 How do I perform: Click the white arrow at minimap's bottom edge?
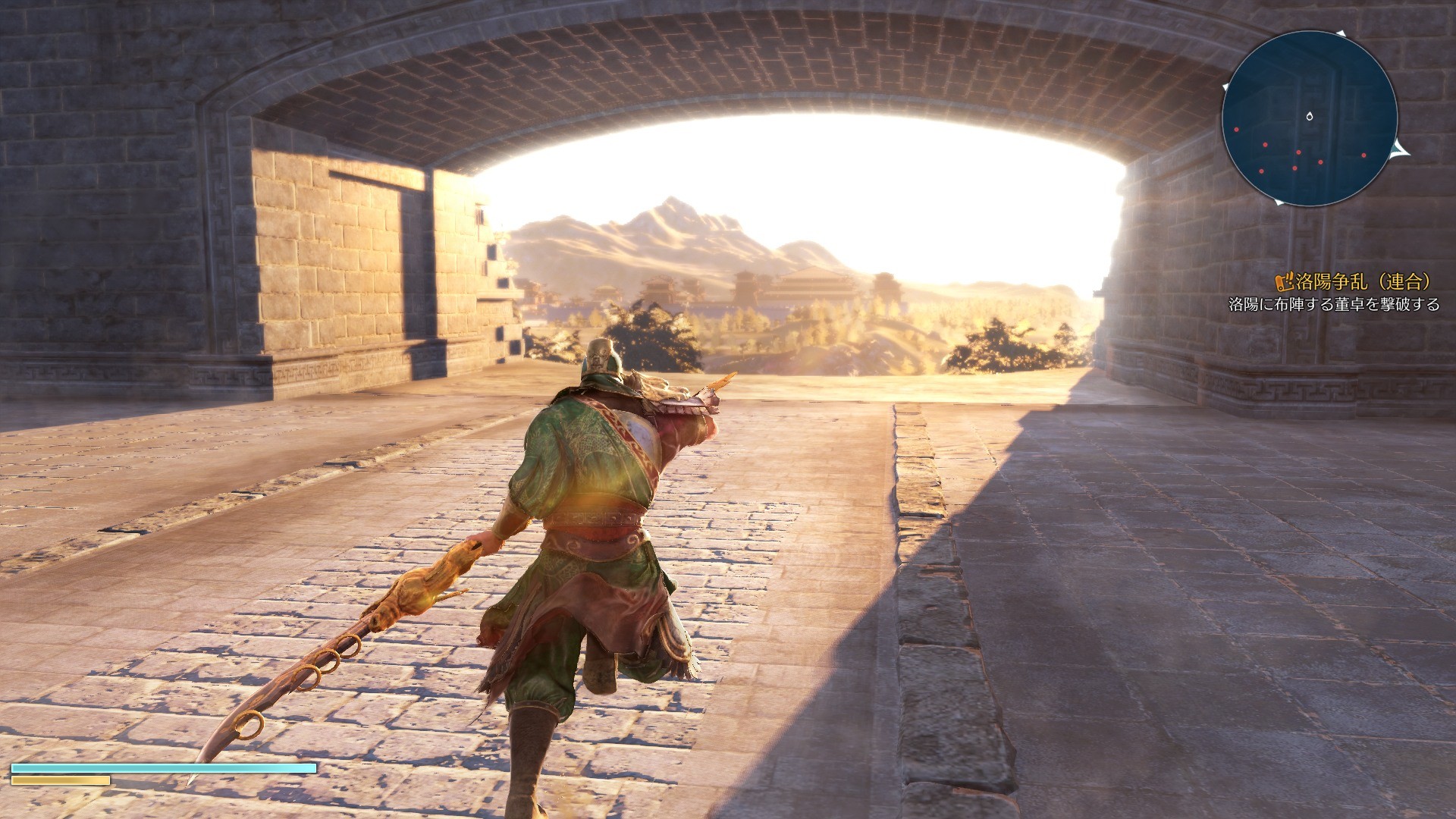coord(1279,202)
